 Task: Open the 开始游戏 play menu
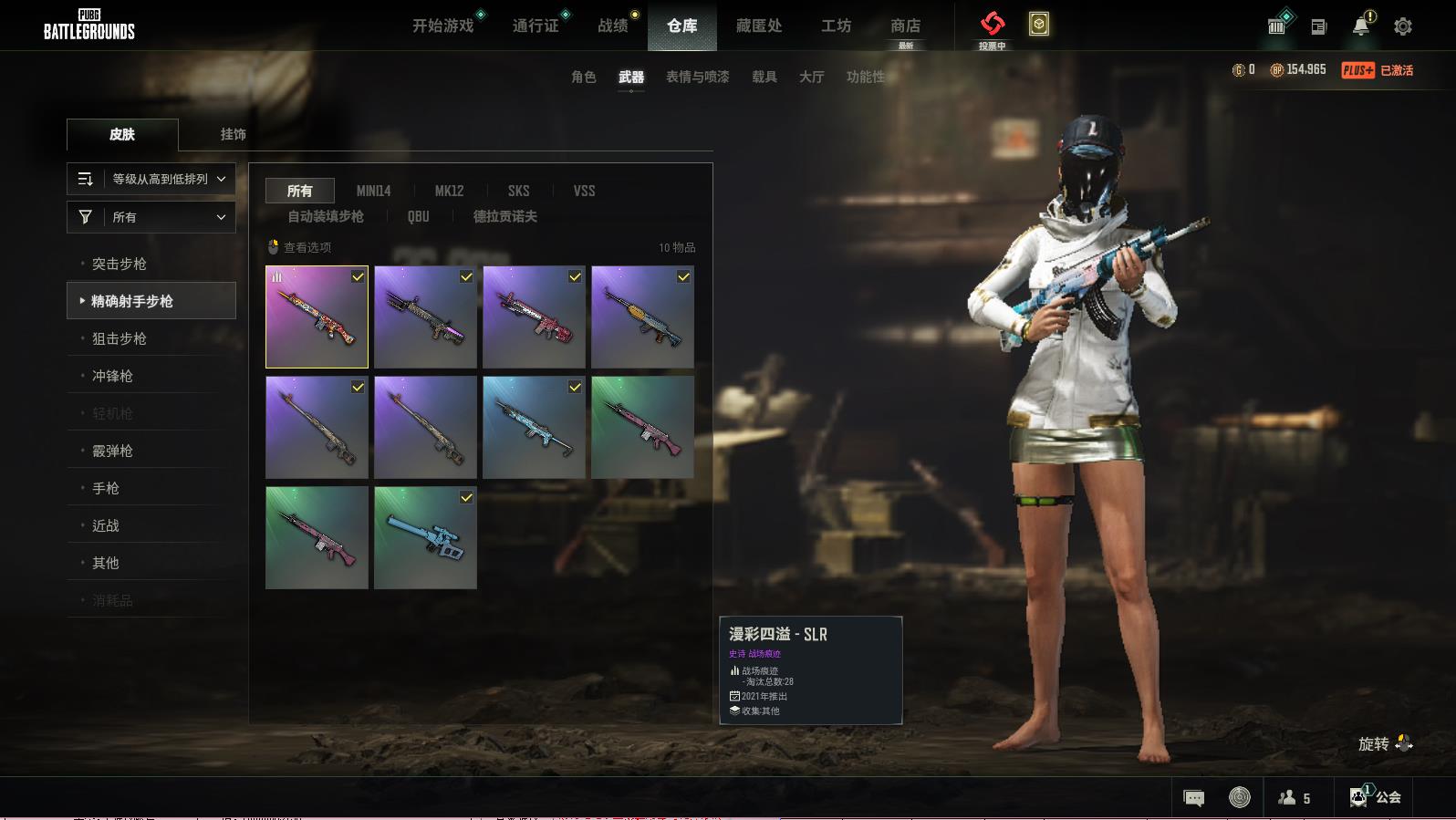click(443, 26)
